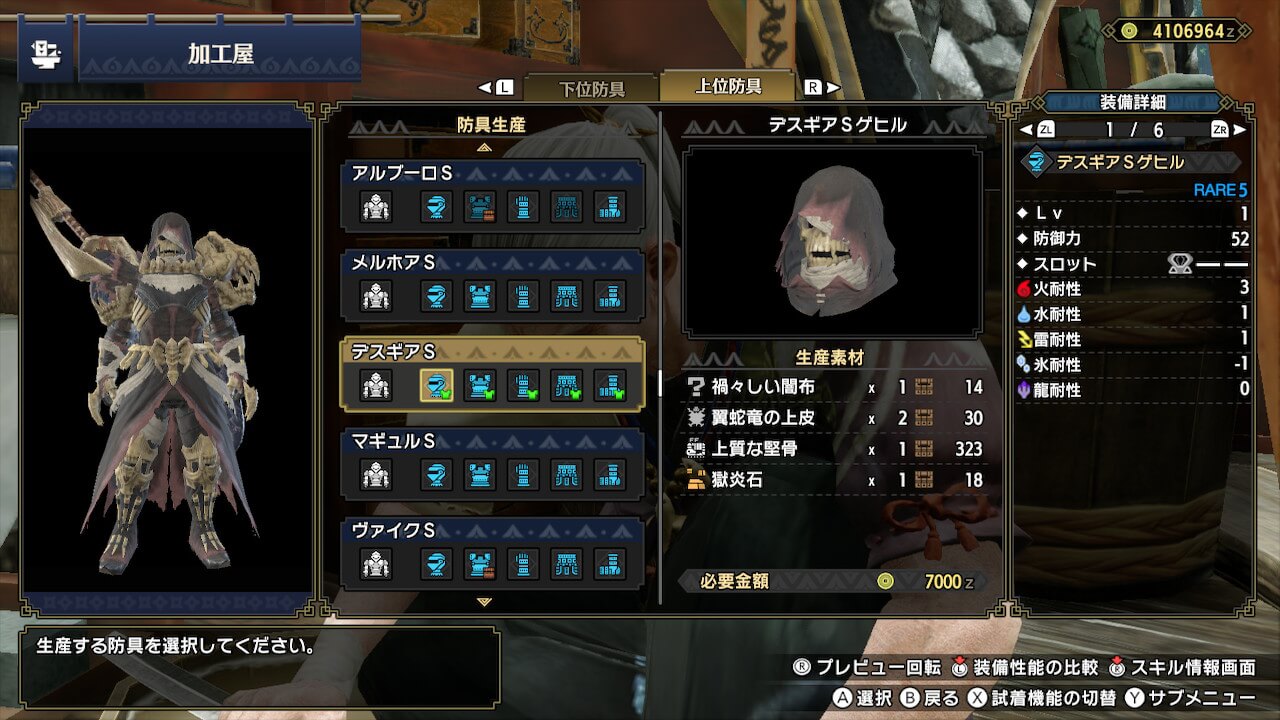Select the 上位防具 tab
Image resolution: width=1280 pixels, height=720 pixels.
pos(728,86)
